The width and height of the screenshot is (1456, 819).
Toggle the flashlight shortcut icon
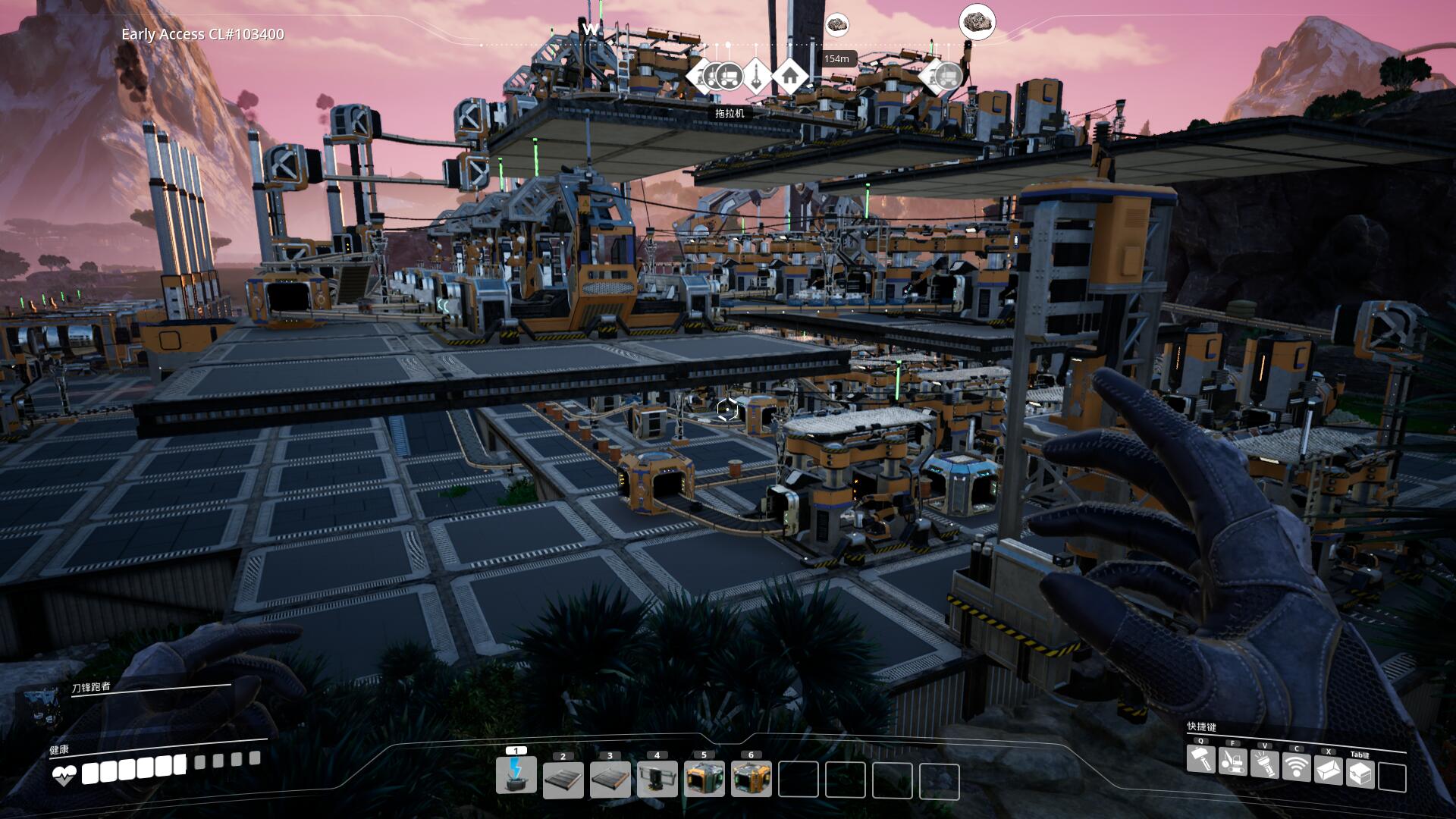[x=1264, y=762]
